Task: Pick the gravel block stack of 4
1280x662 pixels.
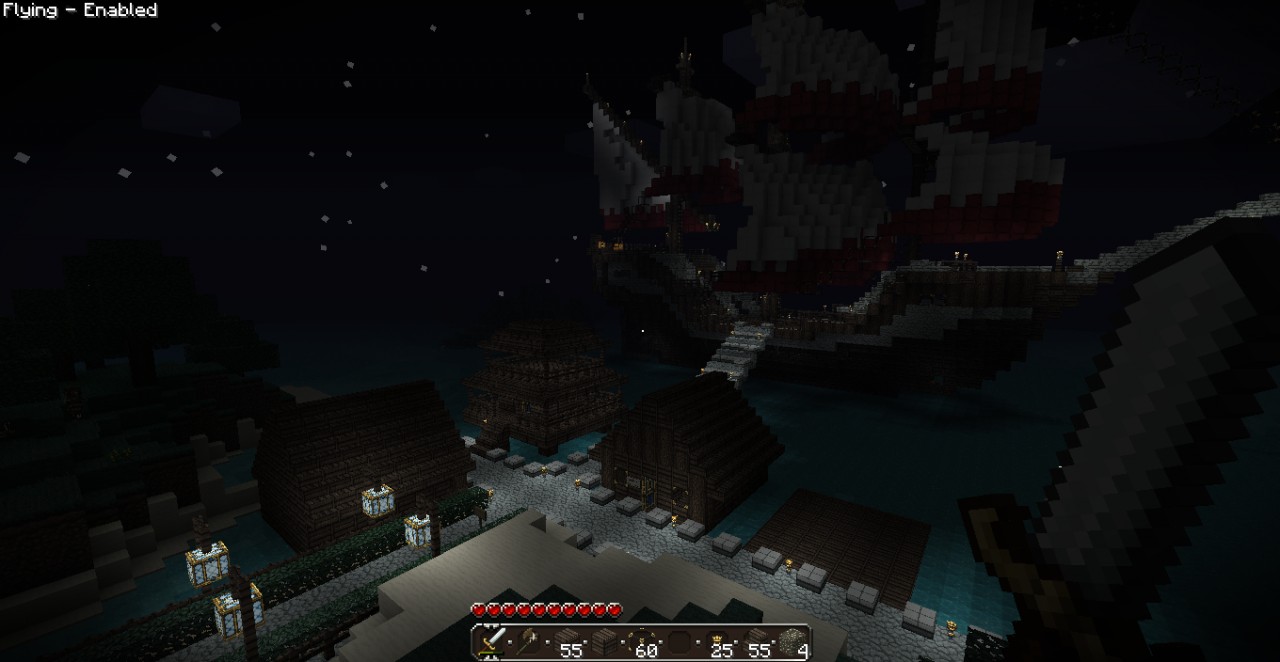Action: point(793,641)
